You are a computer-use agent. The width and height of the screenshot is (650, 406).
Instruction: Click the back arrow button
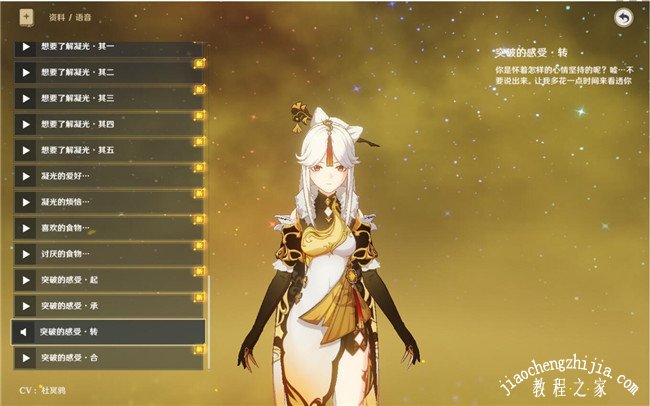[x=624, y=18]
